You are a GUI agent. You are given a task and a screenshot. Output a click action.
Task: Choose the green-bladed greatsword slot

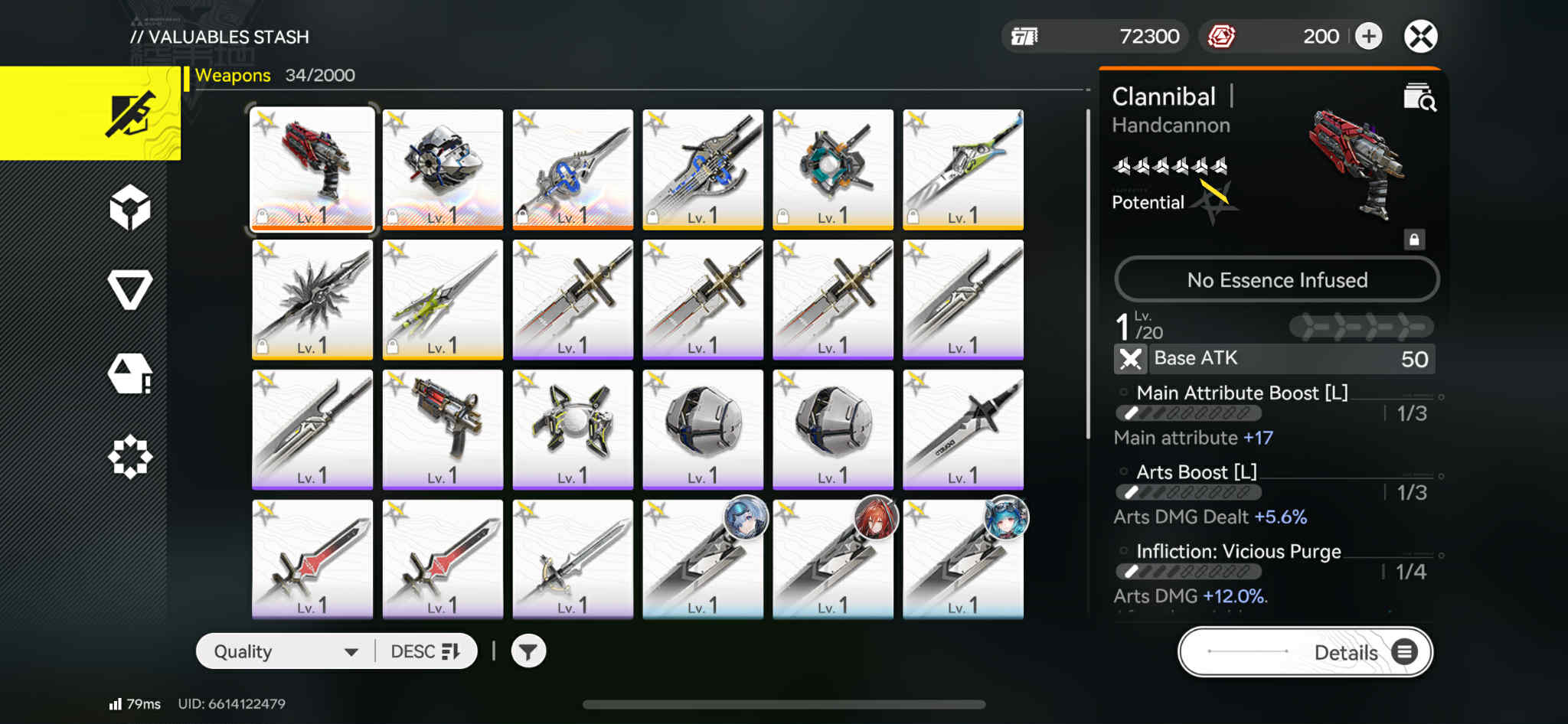click(x=963, y=169)
